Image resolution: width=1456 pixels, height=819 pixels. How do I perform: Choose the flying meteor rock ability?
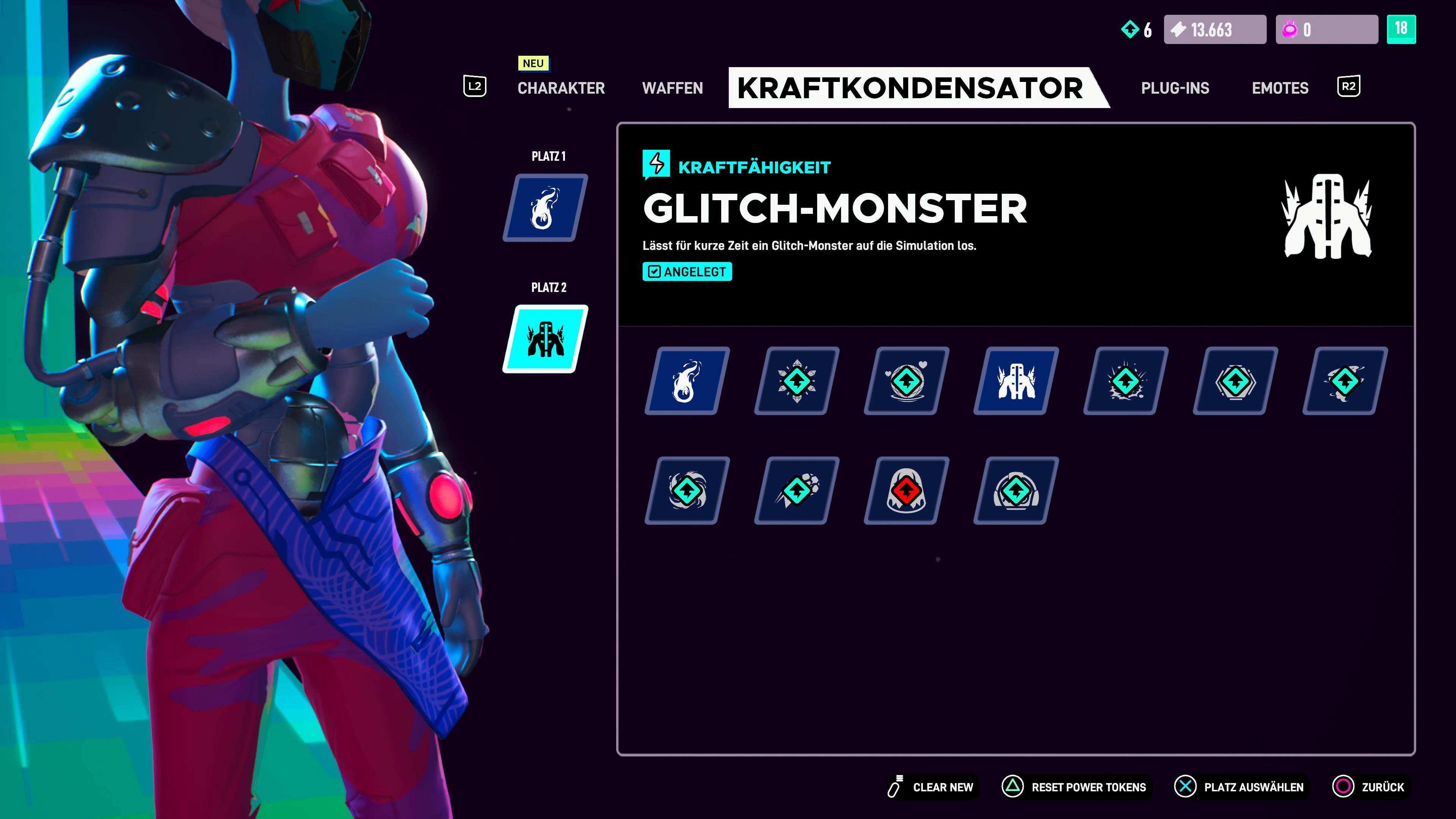(796, 491)
